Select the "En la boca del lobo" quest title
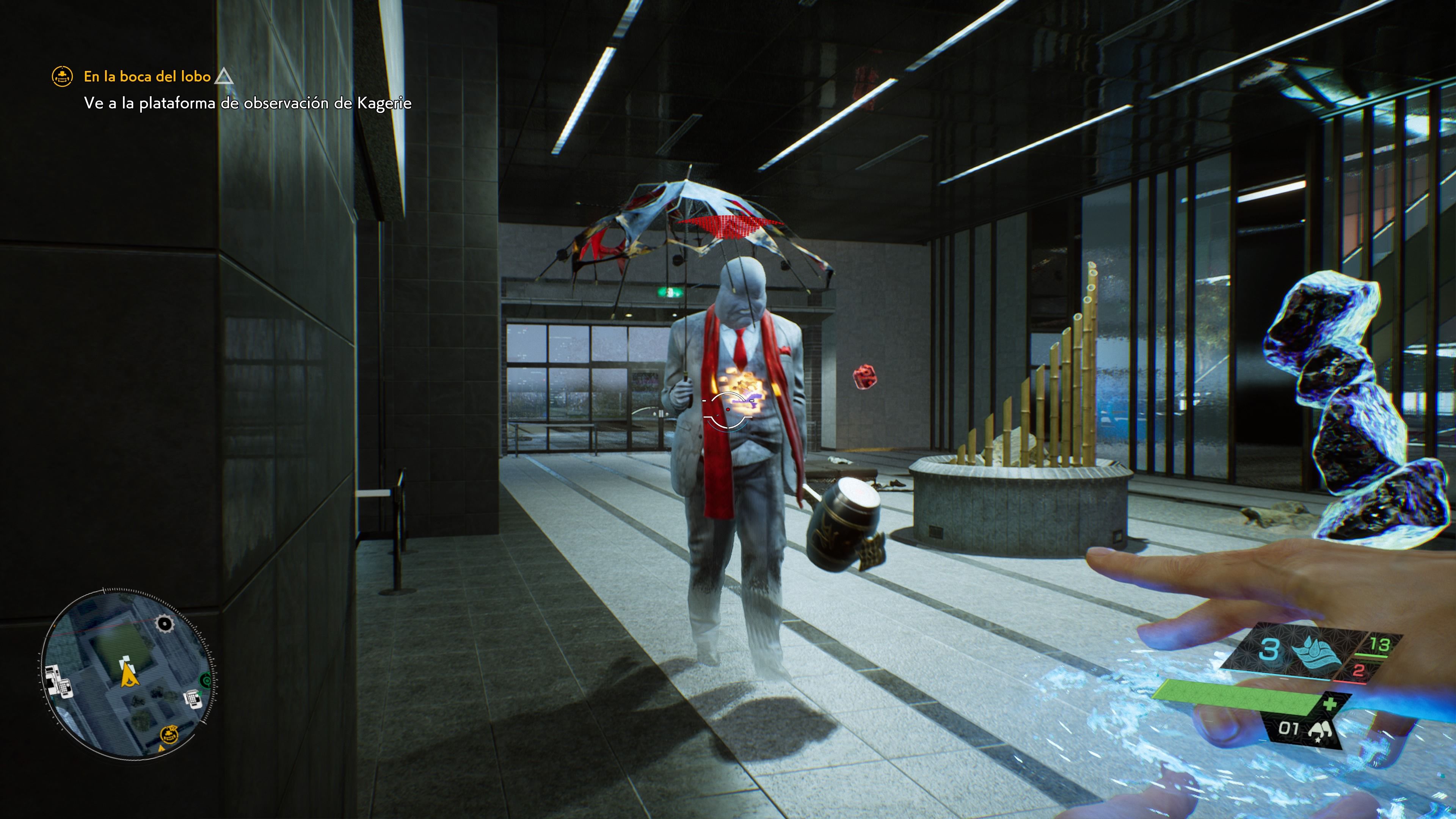 point(147,76)
